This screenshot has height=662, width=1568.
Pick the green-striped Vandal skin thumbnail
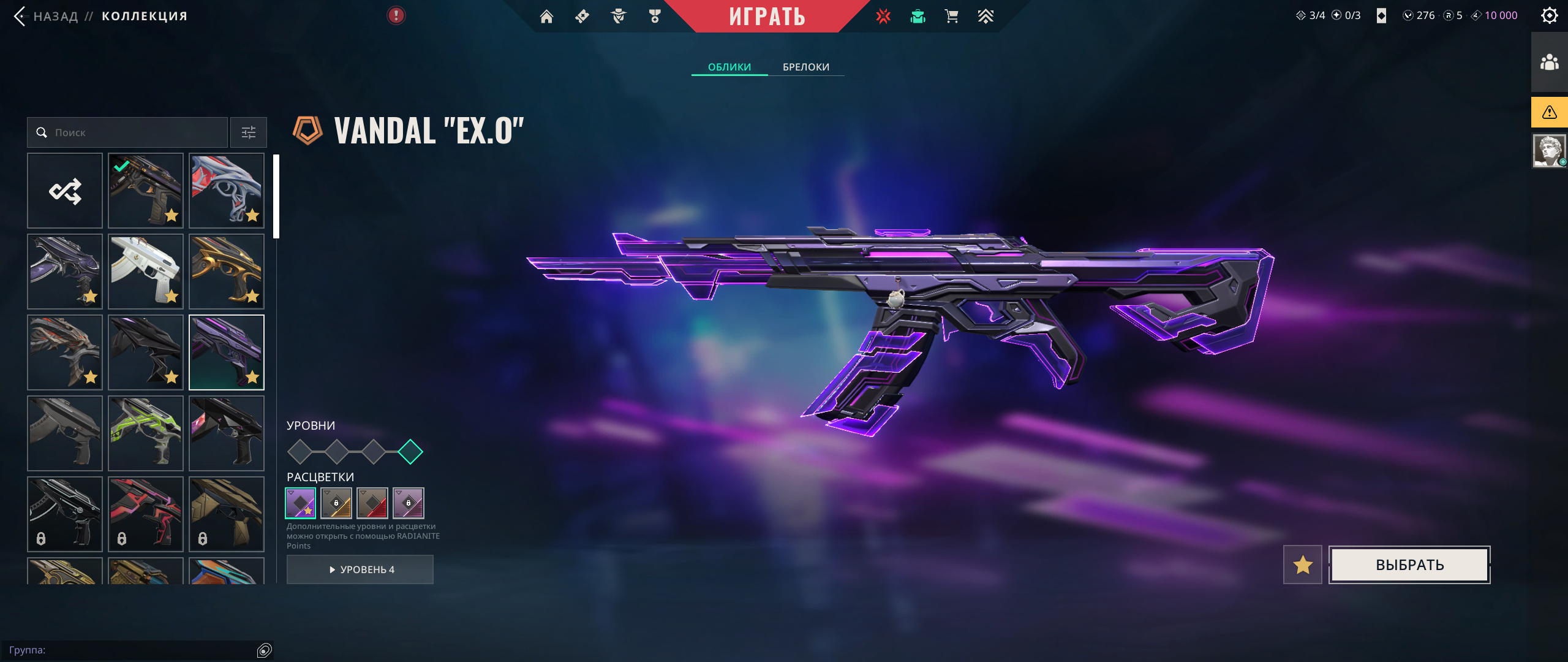pyautogui.click(x=146, y=433)
